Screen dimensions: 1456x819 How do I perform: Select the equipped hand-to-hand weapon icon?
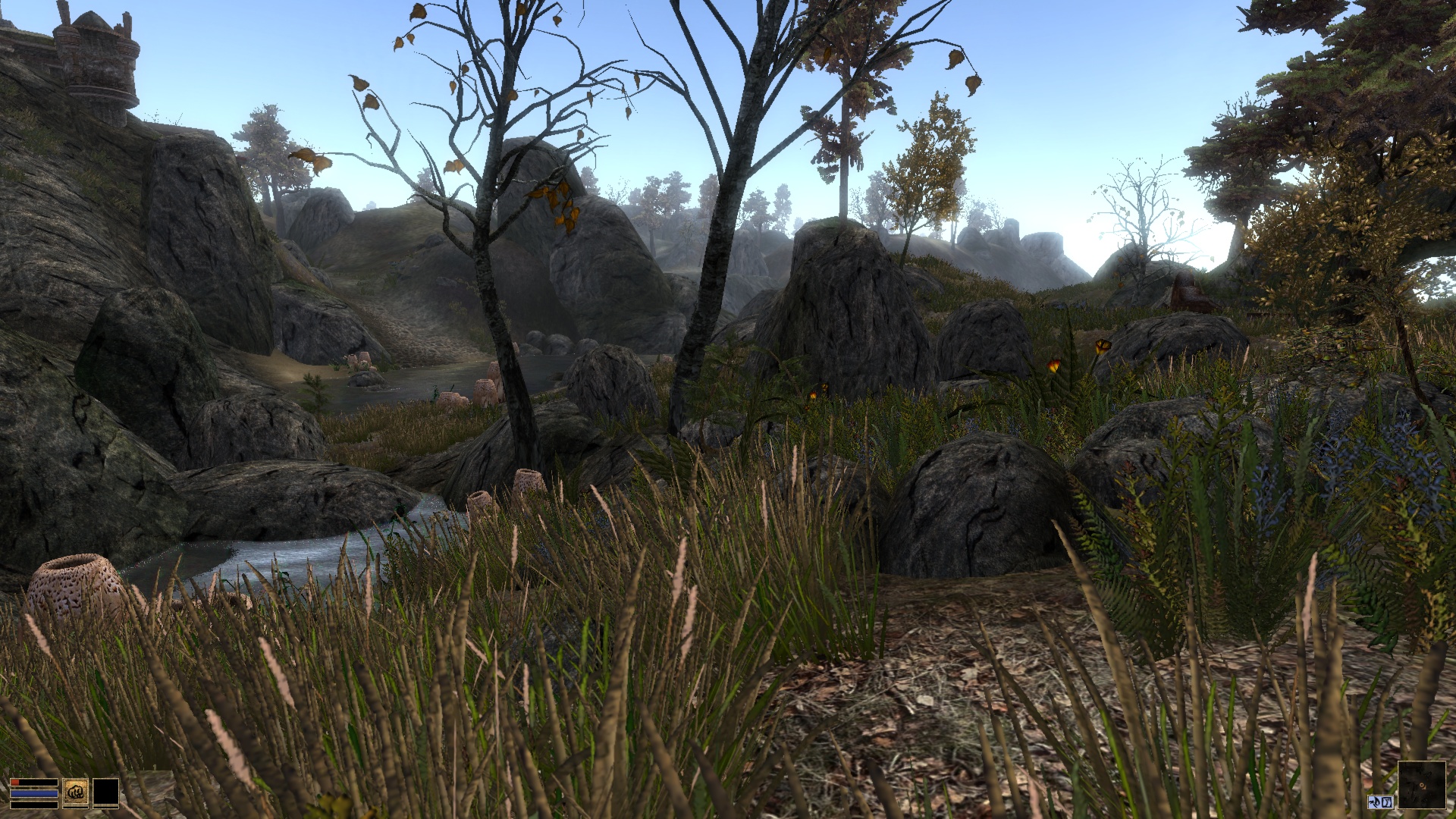click(75, 792)
